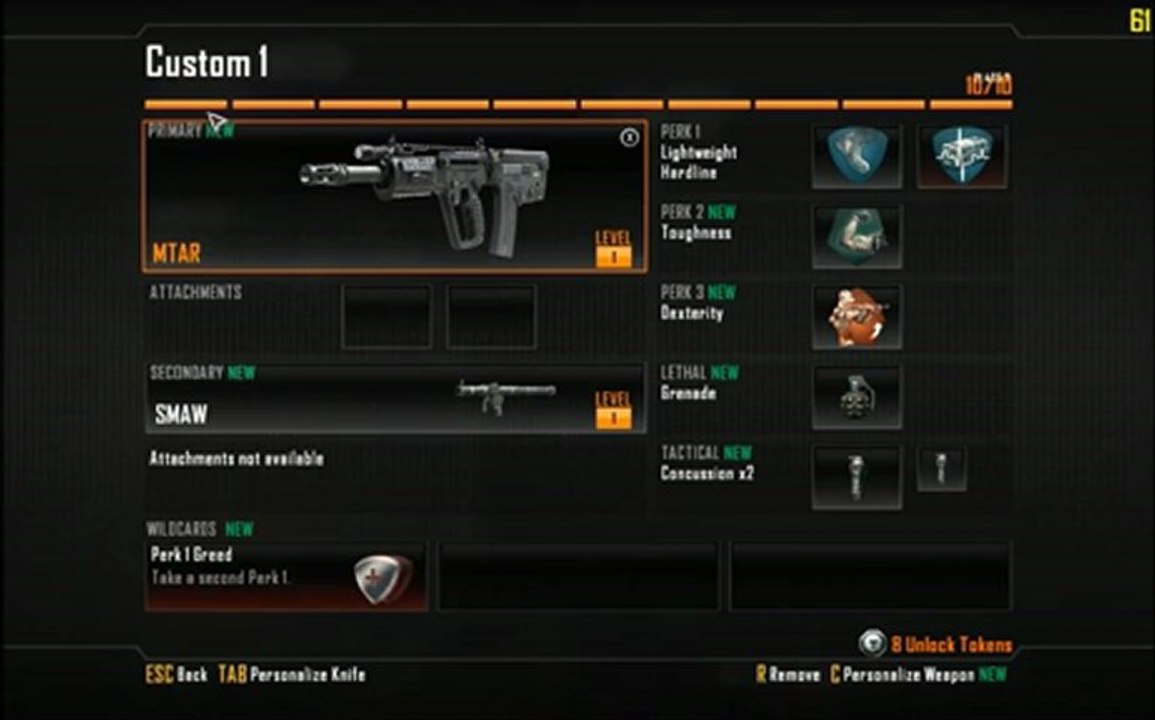Screen dimensions: 1155x720
Task: Open Personalize Knife option
Action: pyautogui.click(x=307, y=675)
